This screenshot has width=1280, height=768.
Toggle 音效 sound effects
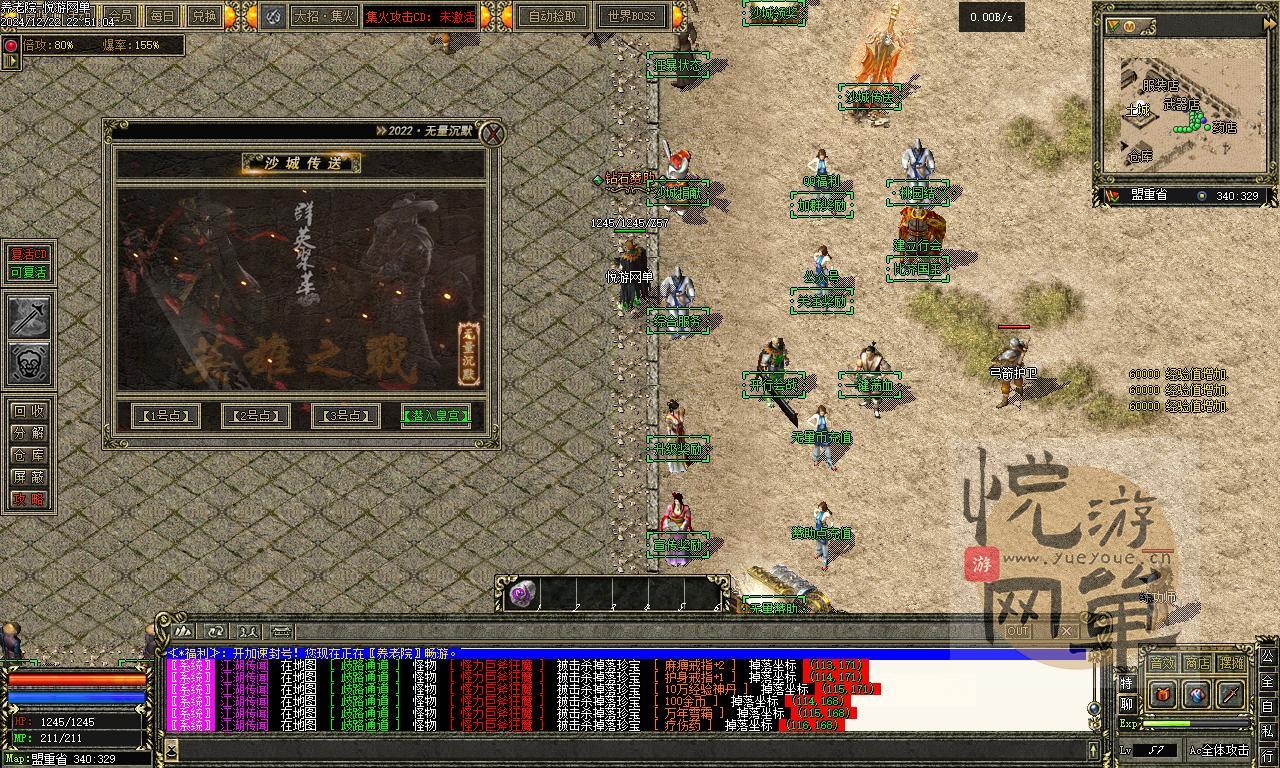[x=1162, y=663]
